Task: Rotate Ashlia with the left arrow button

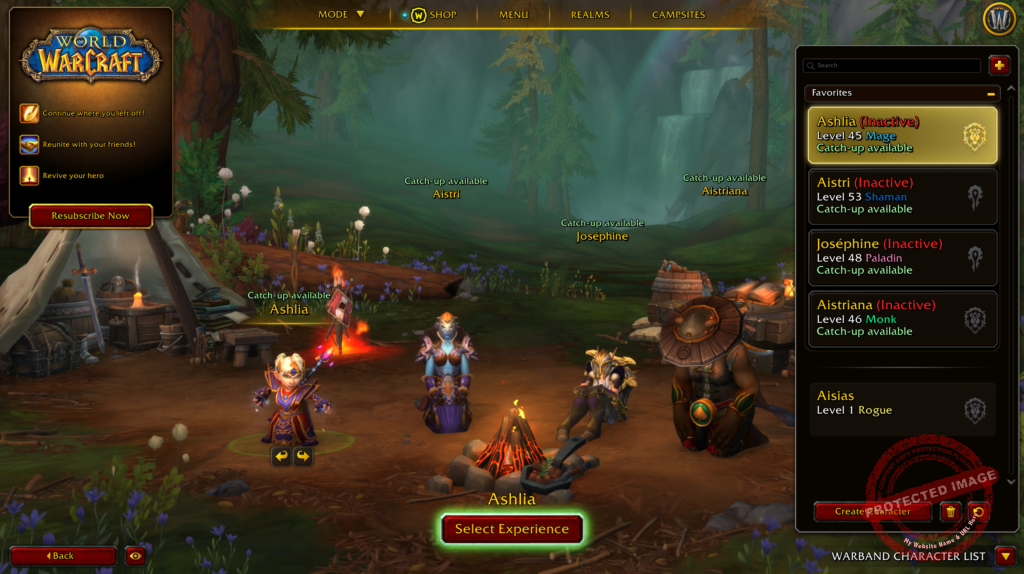Action: pos(281,456)
